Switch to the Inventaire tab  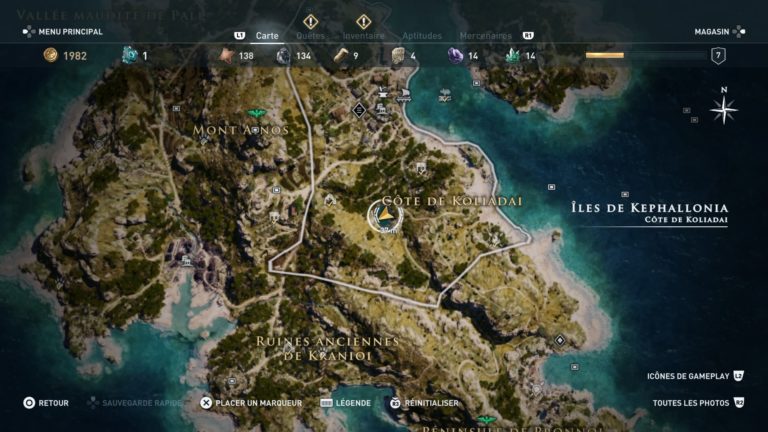[363, 35]
